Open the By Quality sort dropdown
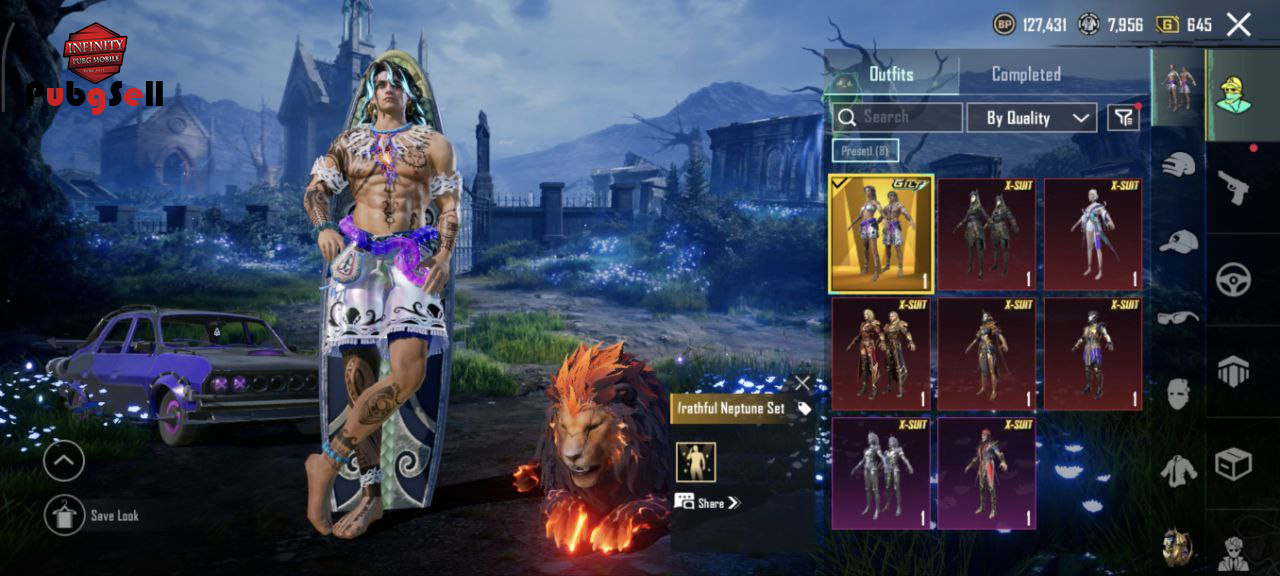Screen dimensions: 1280x576 (x=1031, y=118)
